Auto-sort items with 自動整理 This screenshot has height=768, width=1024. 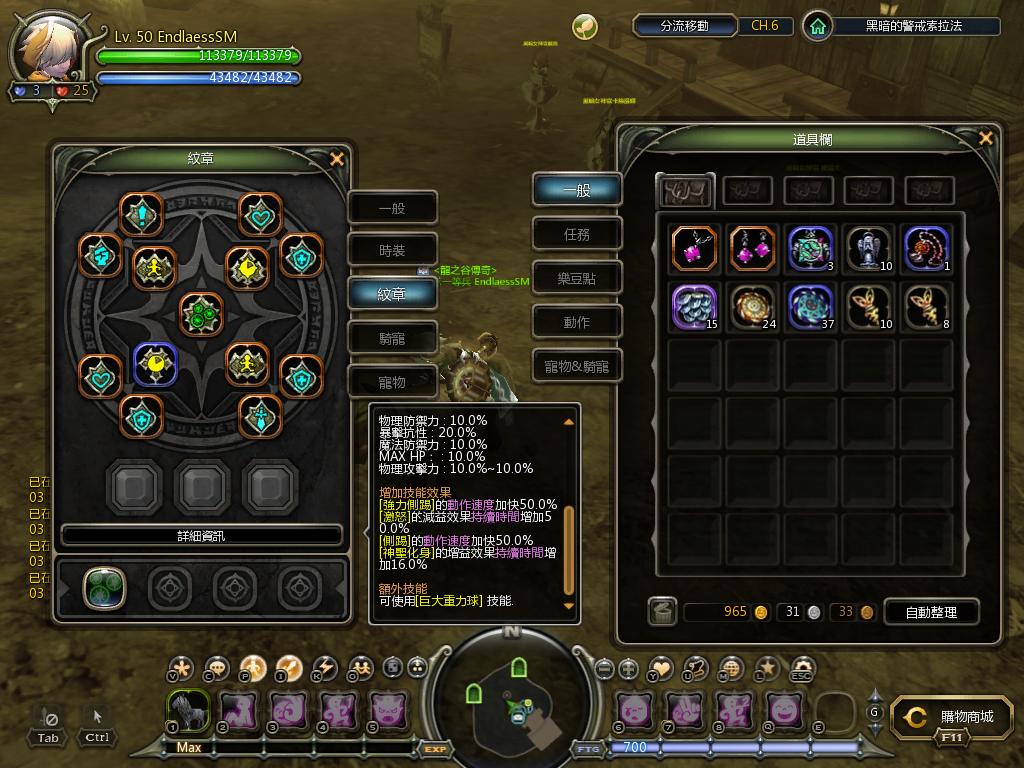[x=931, y=611]
